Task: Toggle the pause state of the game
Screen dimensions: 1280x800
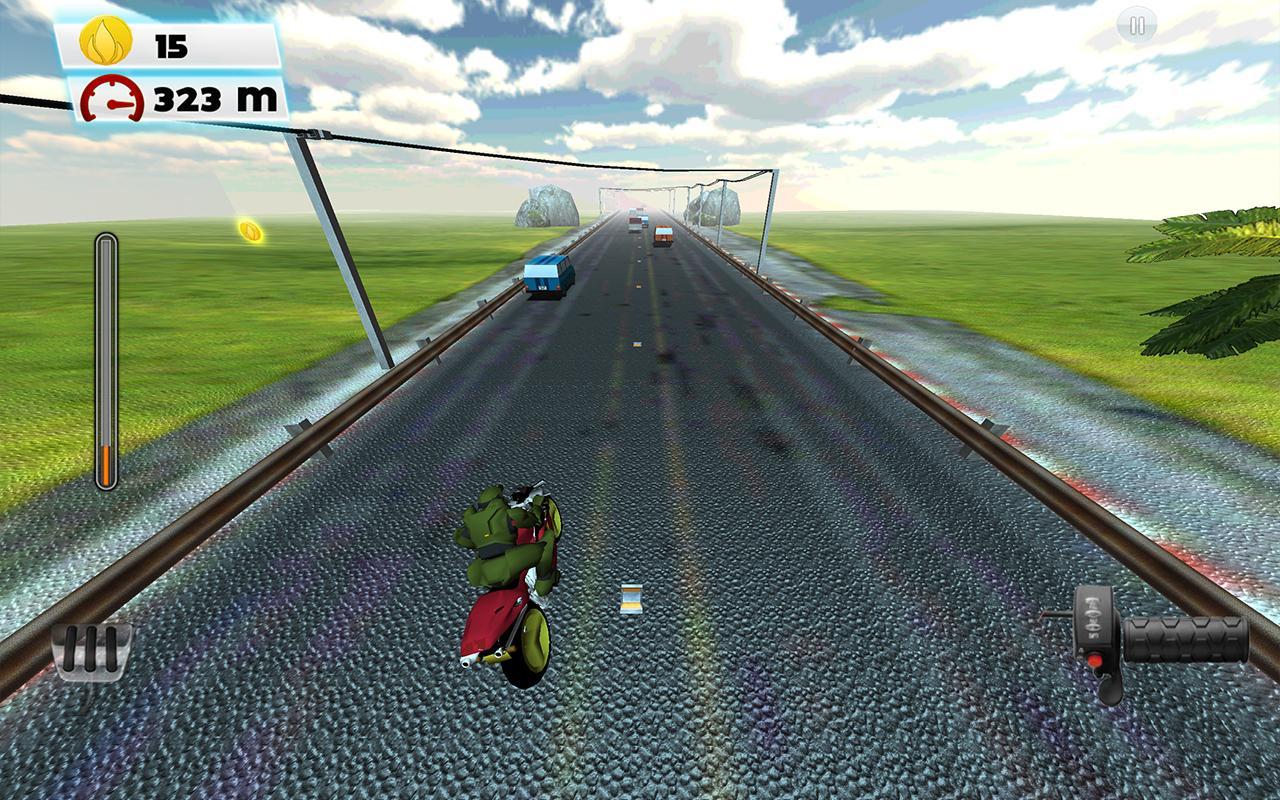Action: [x=1135, y=24]
